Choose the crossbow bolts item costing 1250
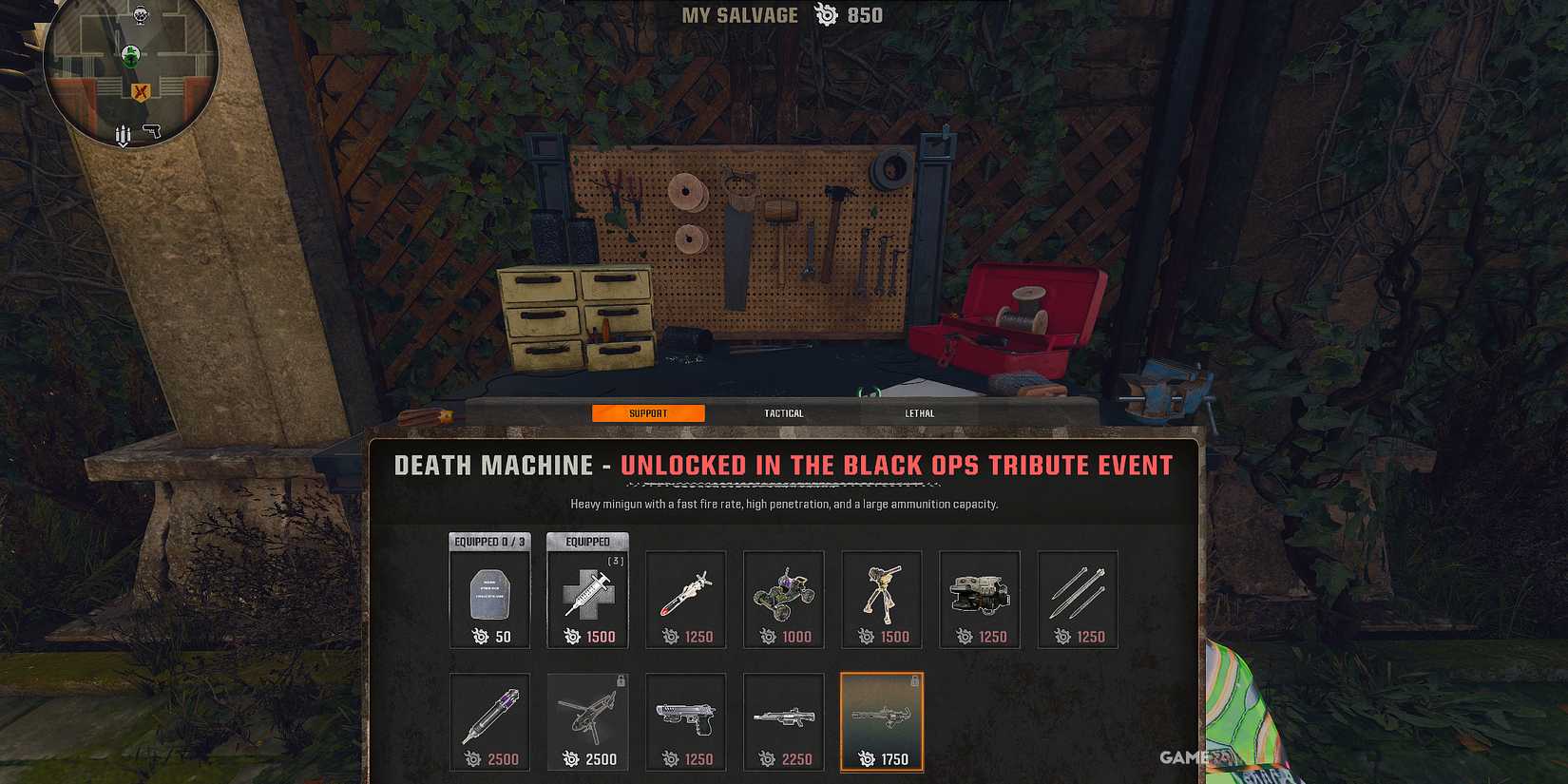 (1078, 599)
